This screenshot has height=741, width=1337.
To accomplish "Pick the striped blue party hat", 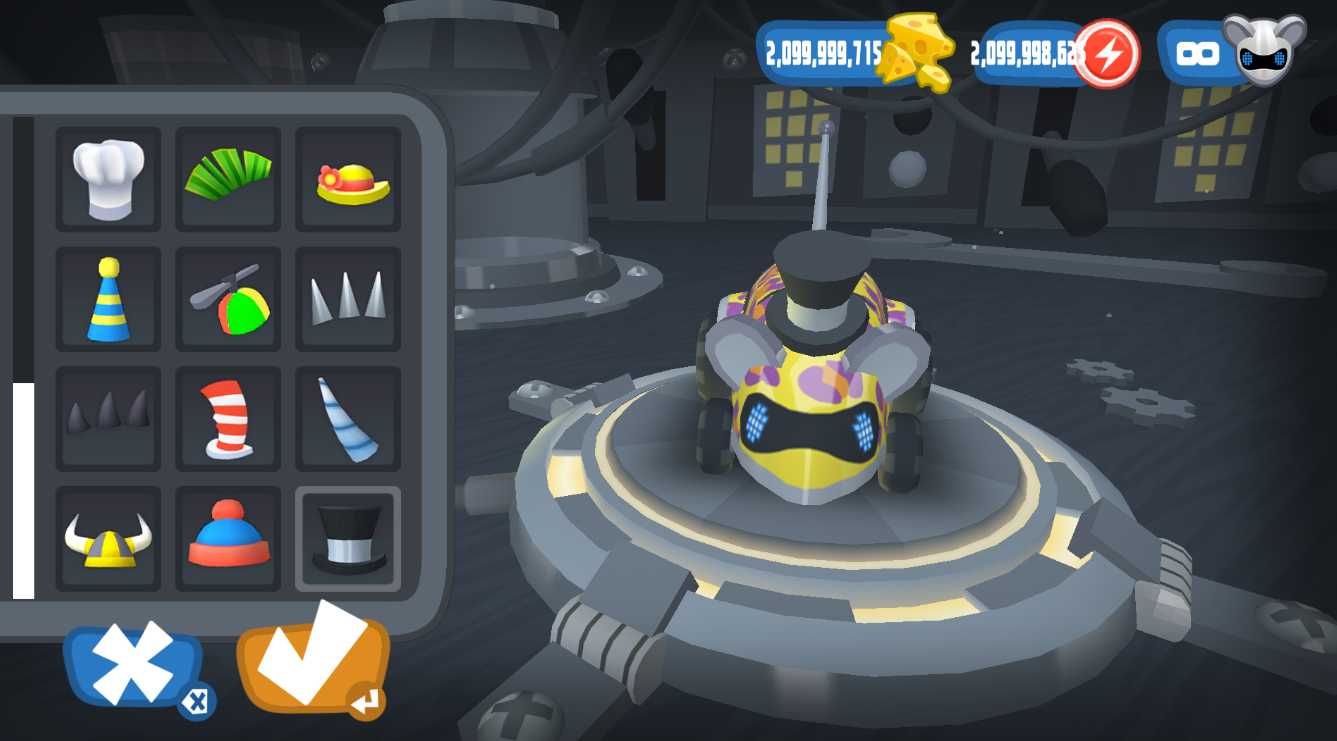I will (108, 299).
